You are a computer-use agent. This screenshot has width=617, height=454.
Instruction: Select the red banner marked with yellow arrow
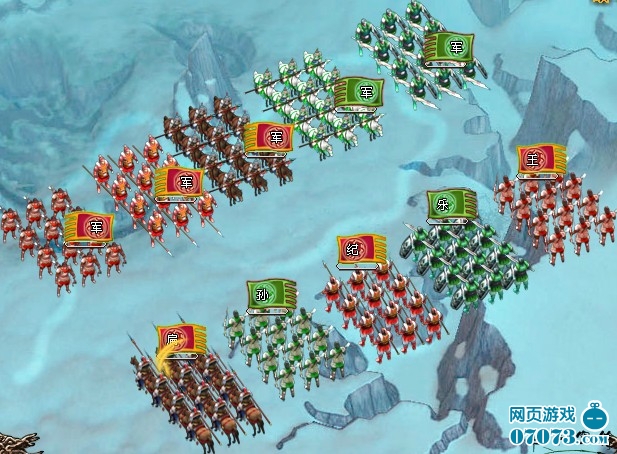point(180,340)
